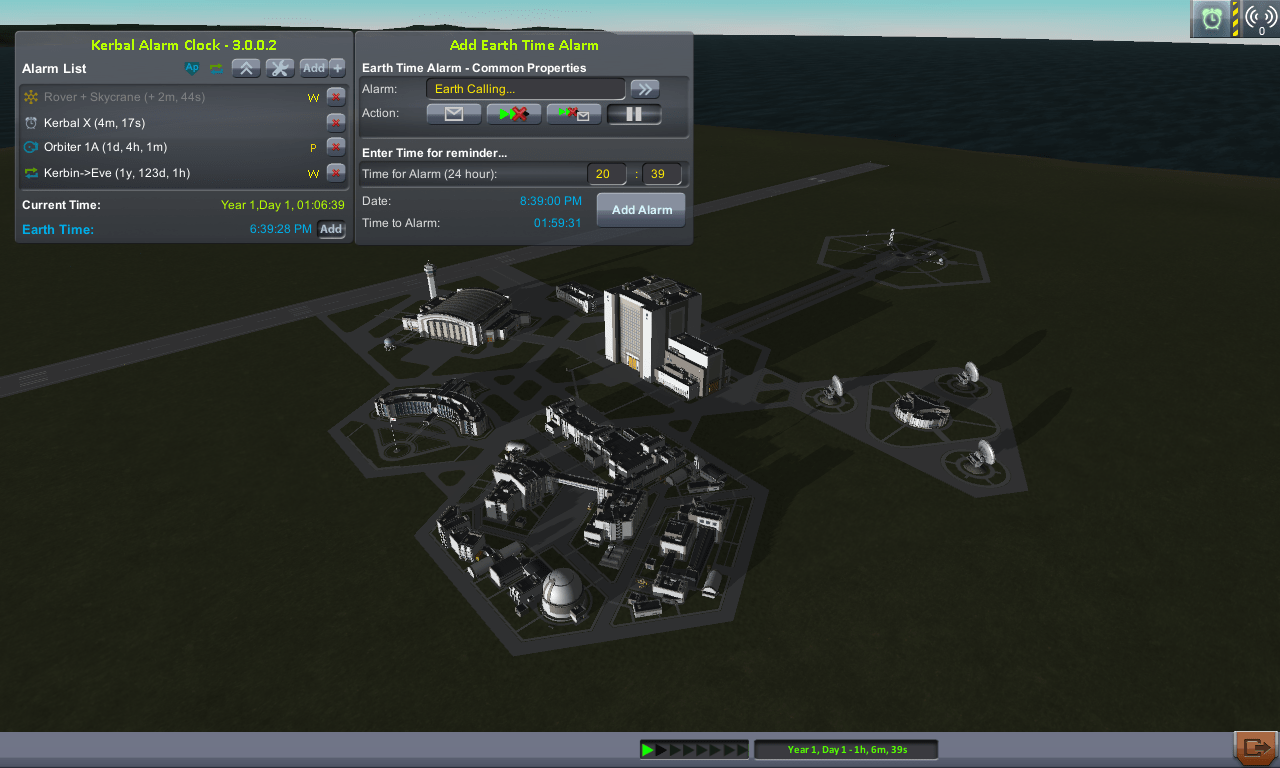The height and width of the screenshot is (768, 1280).
Task: Toggle the P pause flag on Orbiter 1A
Action: coord(313,146)
